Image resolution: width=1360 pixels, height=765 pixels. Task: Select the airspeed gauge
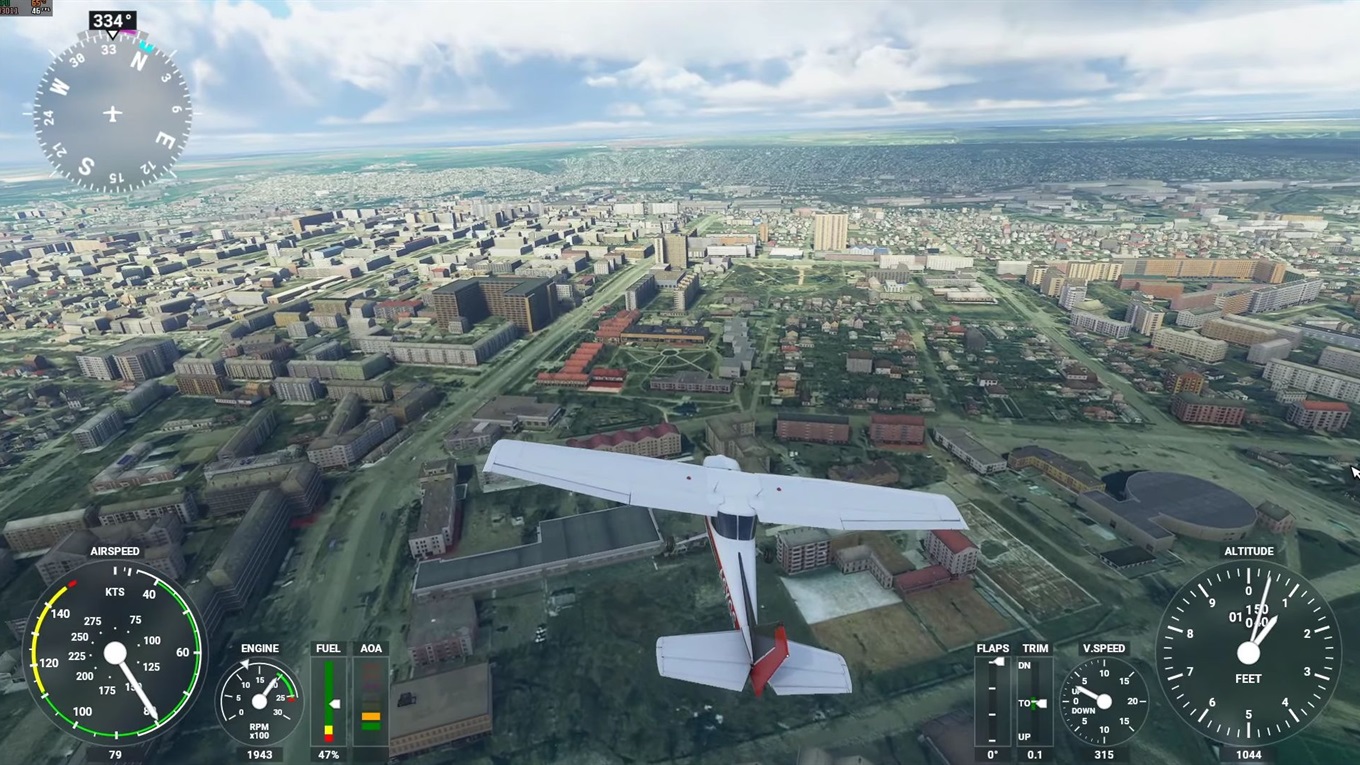coord(115,653)
